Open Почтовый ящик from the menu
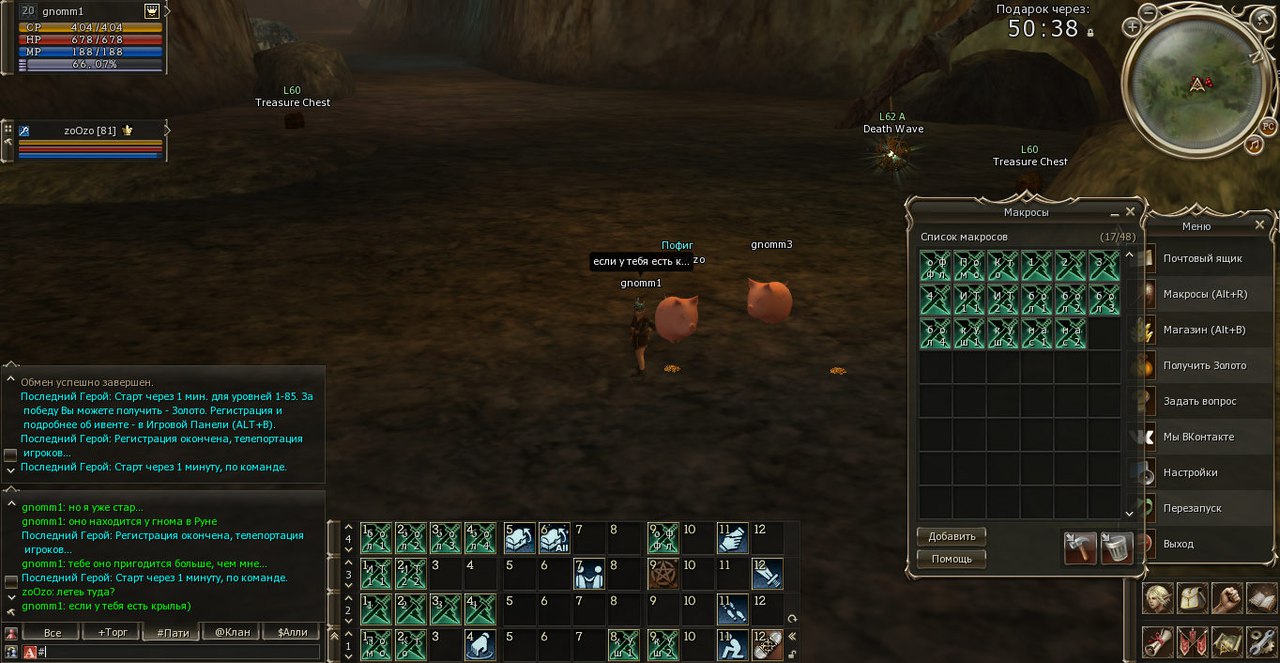The image size is (1280, 663). click(1202, 259)
